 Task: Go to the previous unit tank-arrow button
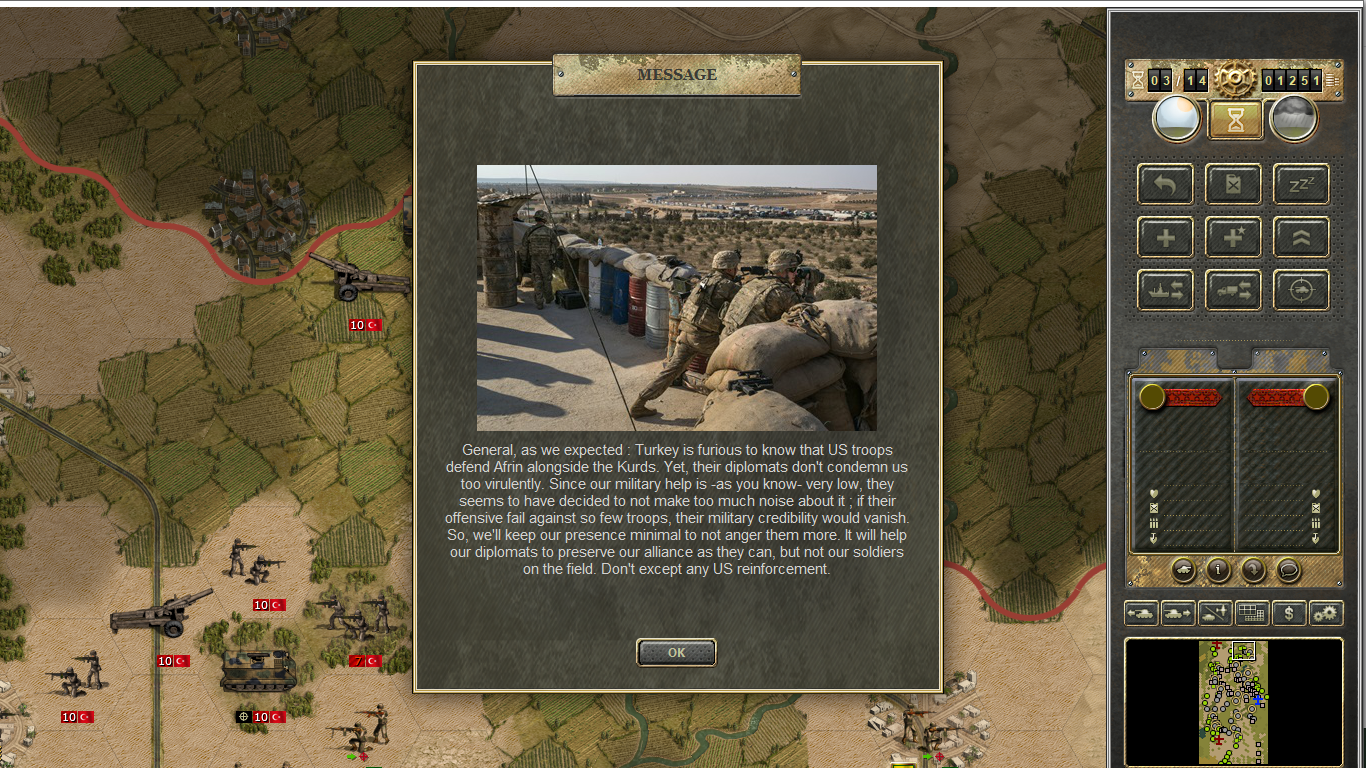pyautogui.click(x=1141, y=613)
